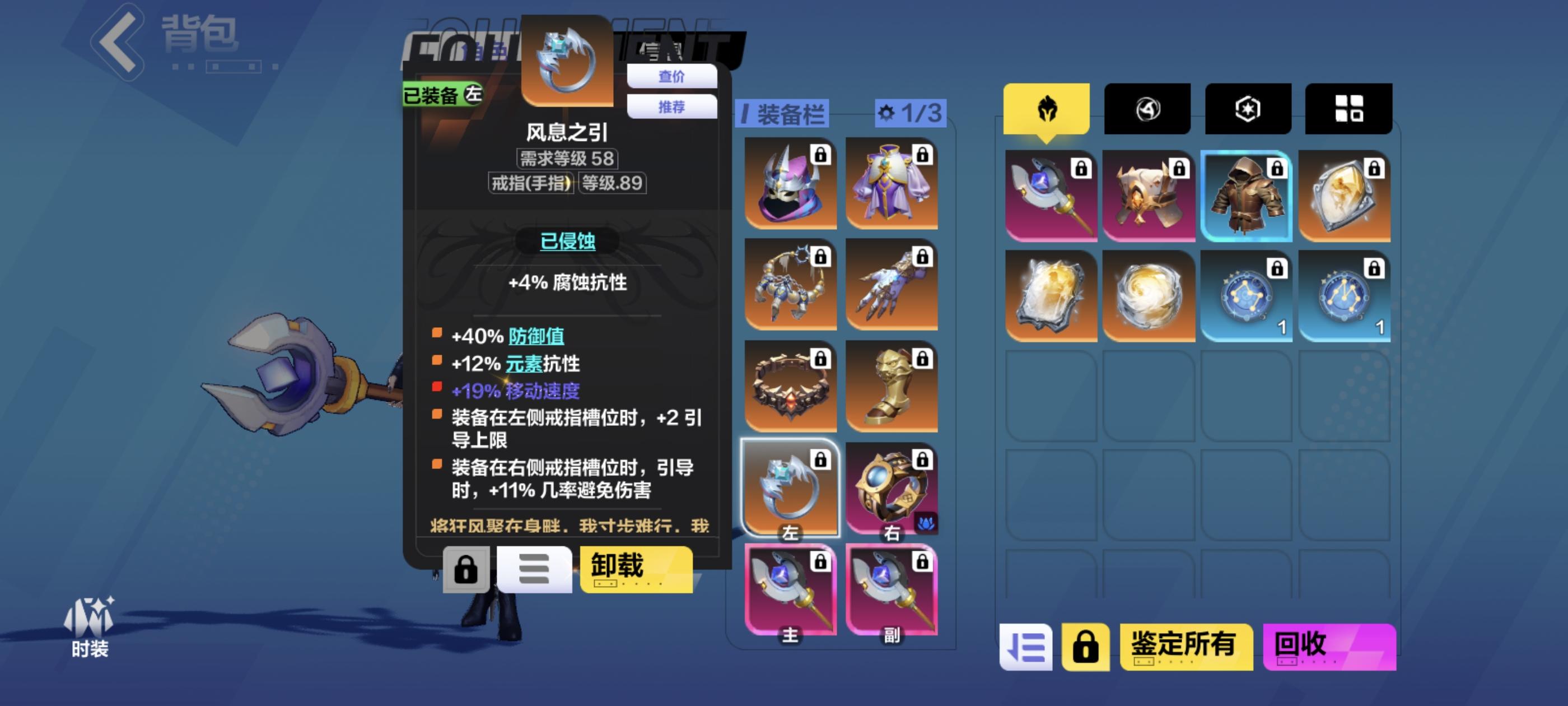1568x706 pixels.
Task: Switch to the helmet equipment category tab
Action: 1048,109
